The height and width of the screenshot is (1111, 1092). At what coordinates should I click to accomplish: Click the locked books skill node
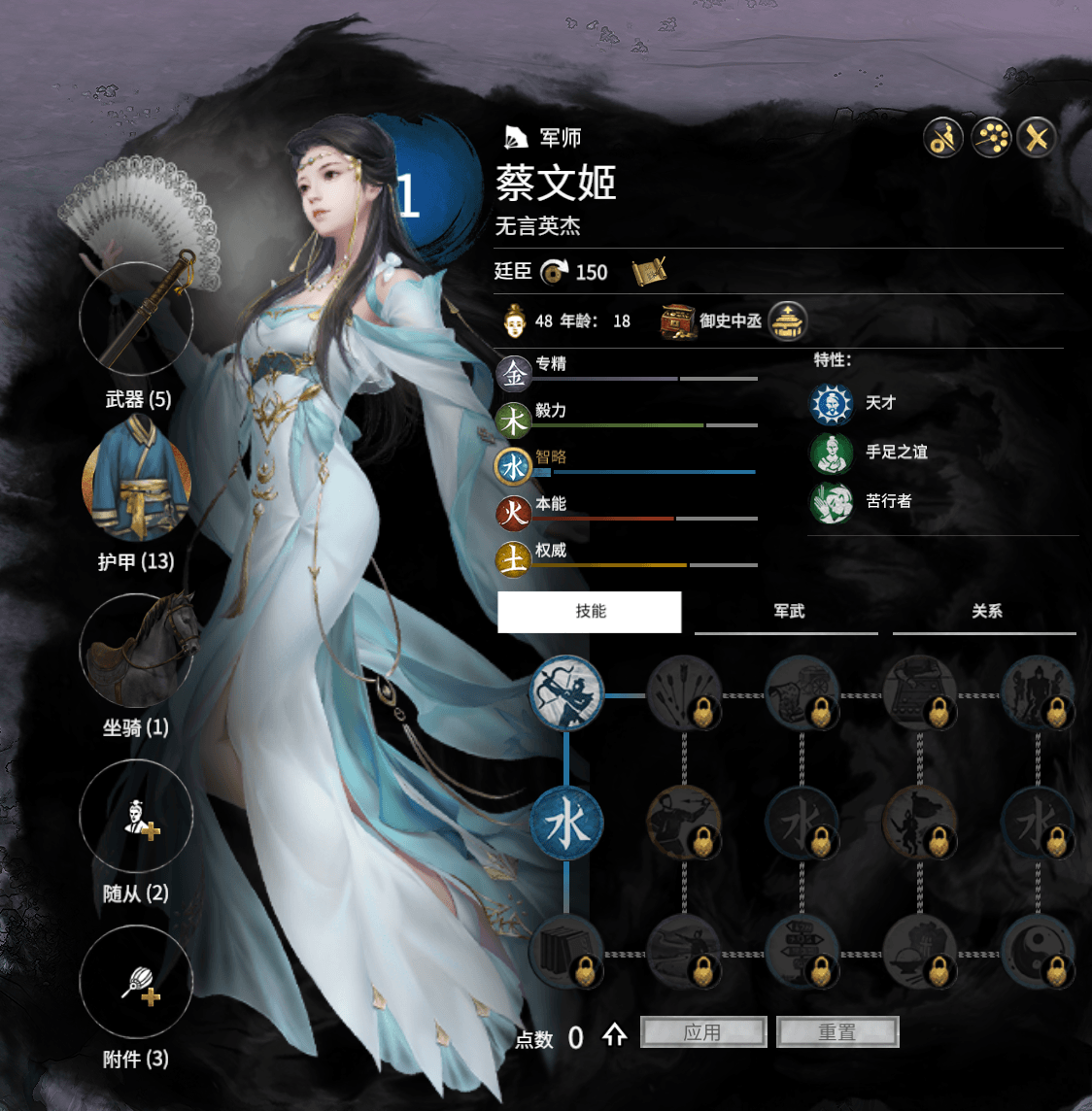click(566, 950)
